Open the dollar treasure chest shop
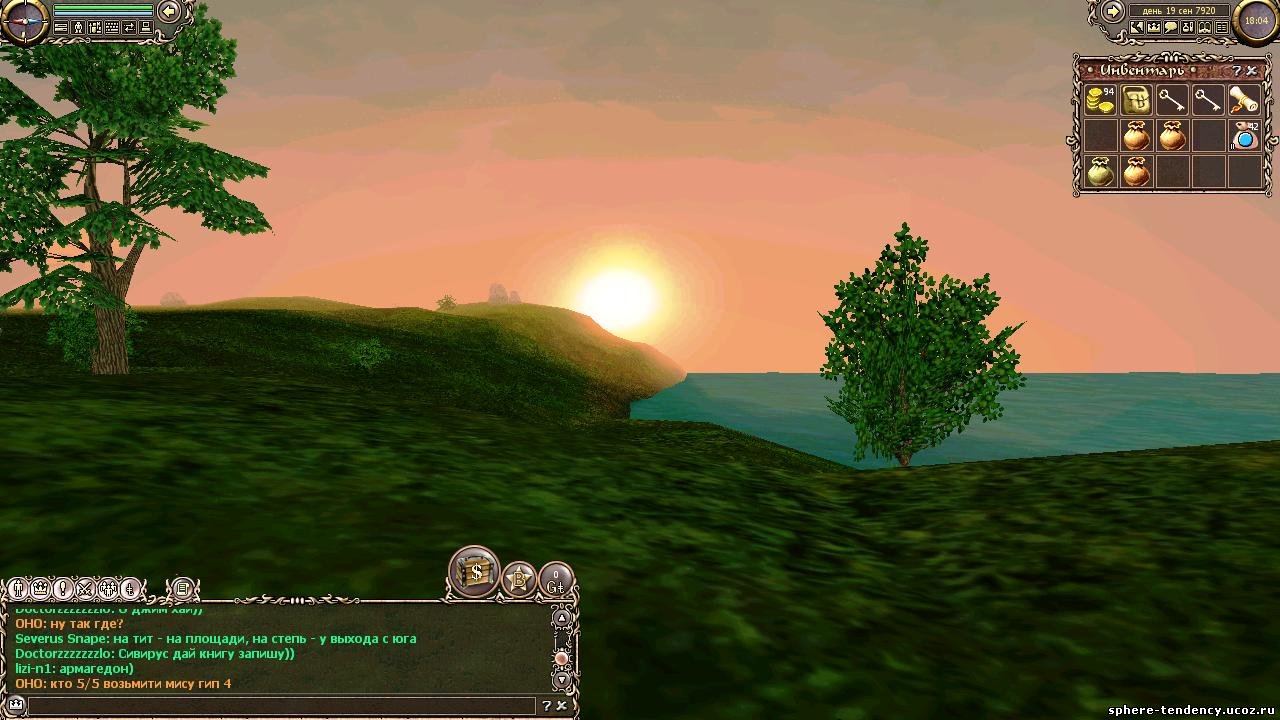Screen dimensions: 1280x720 (x=475, y=572)
